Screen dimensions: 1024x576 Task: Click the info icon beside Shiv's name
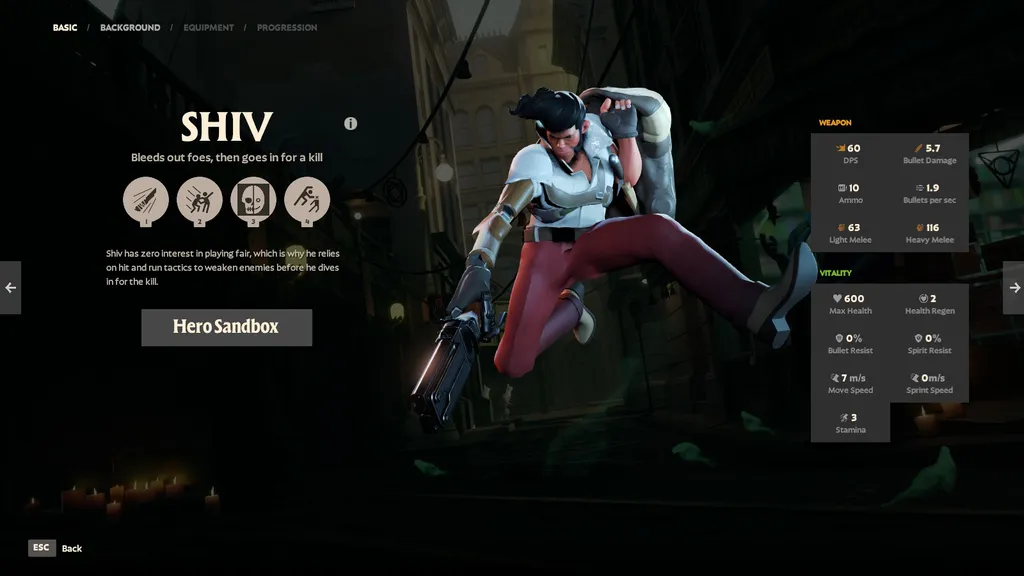351,124
